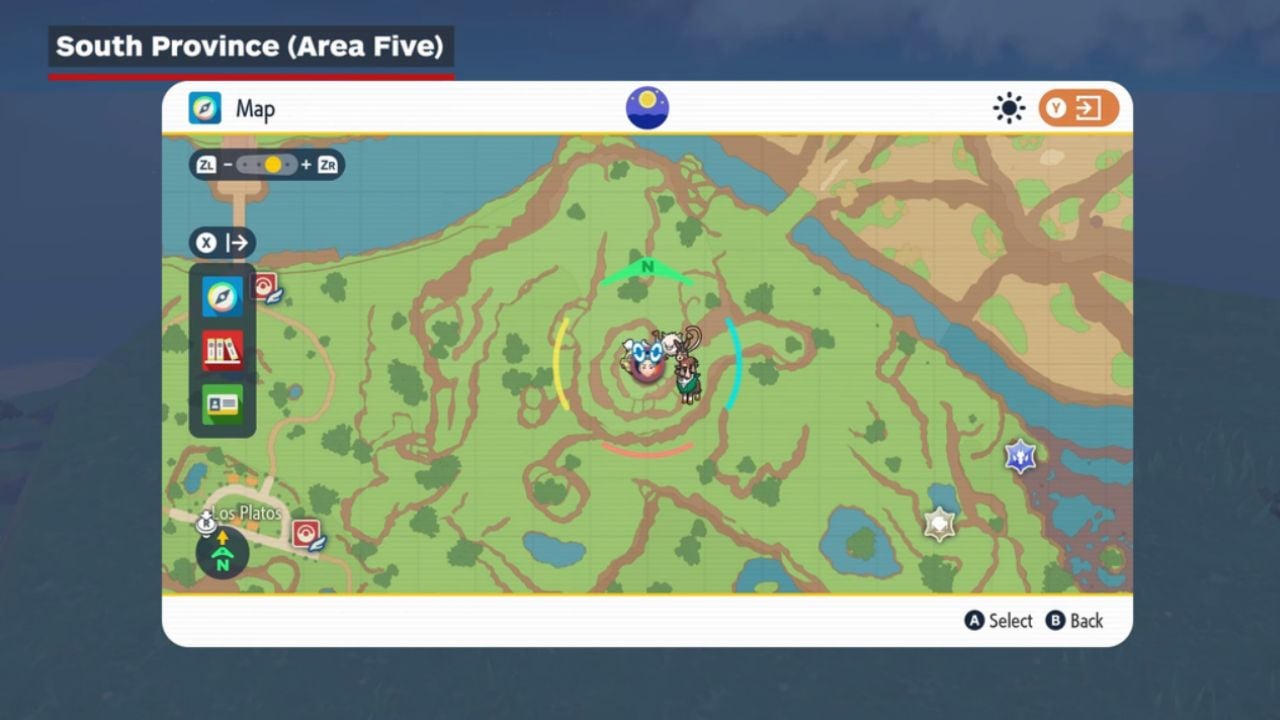
Task: Select the player character marker on map
Action: click(x=648, y=362)
